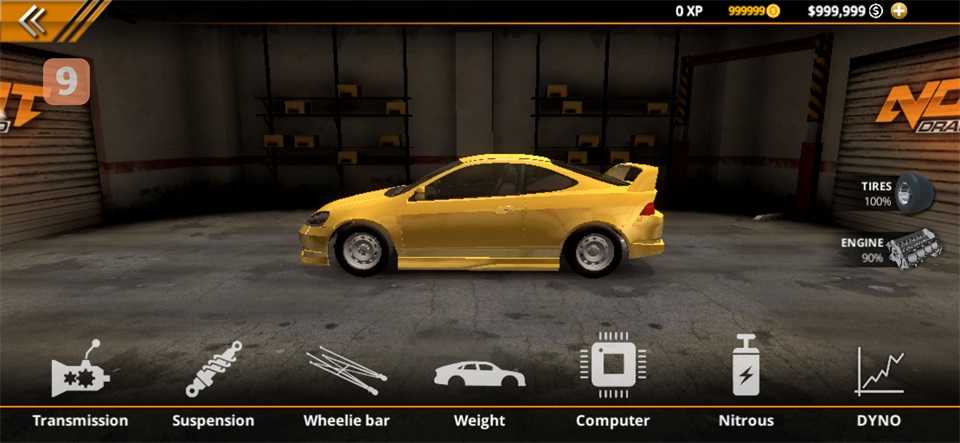The image size is (960, 443).
Task: Add more cash with the plus button
Action: [899, 11]
